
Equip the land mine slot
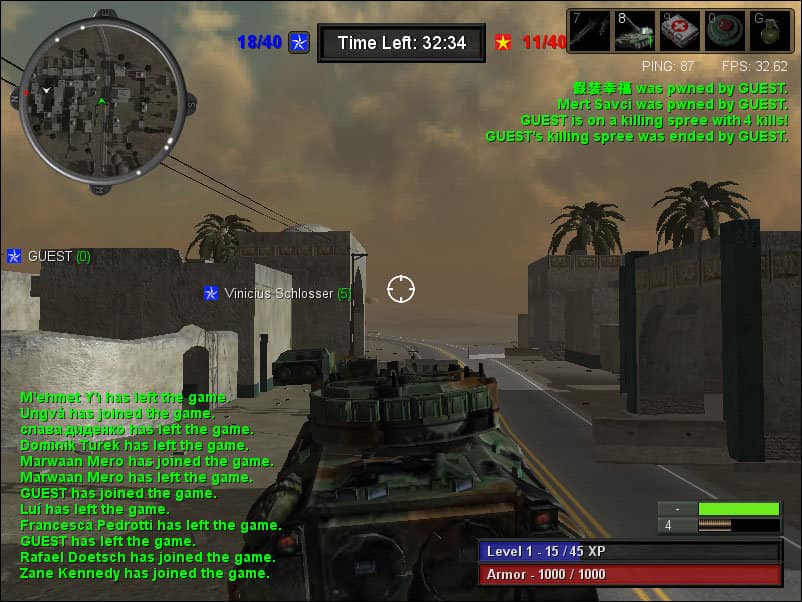(724, 31)
